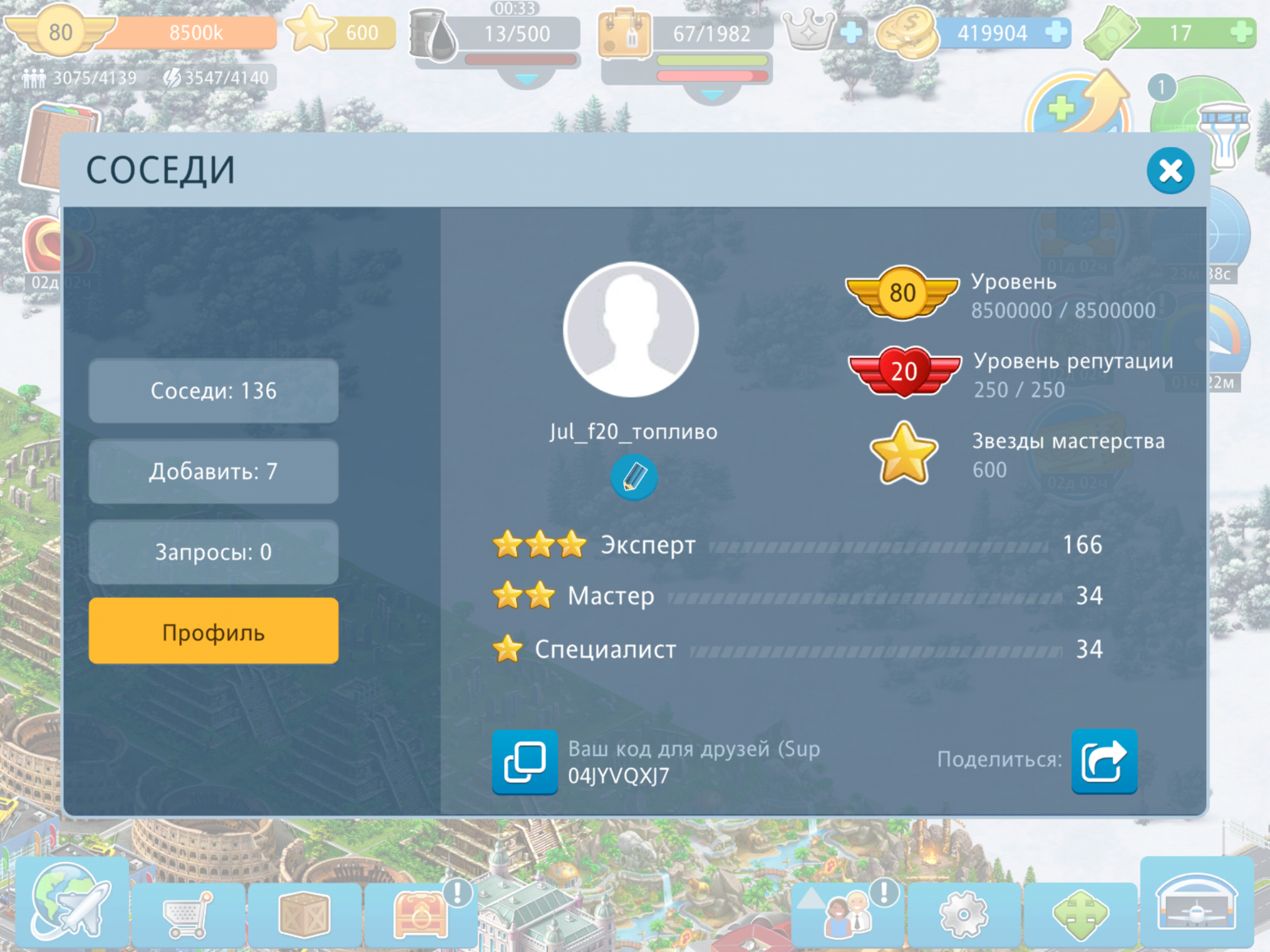This screenshot has width=1270, height=952.
Task: Select the yellow Профиль tab
Action: pos(213,632)
